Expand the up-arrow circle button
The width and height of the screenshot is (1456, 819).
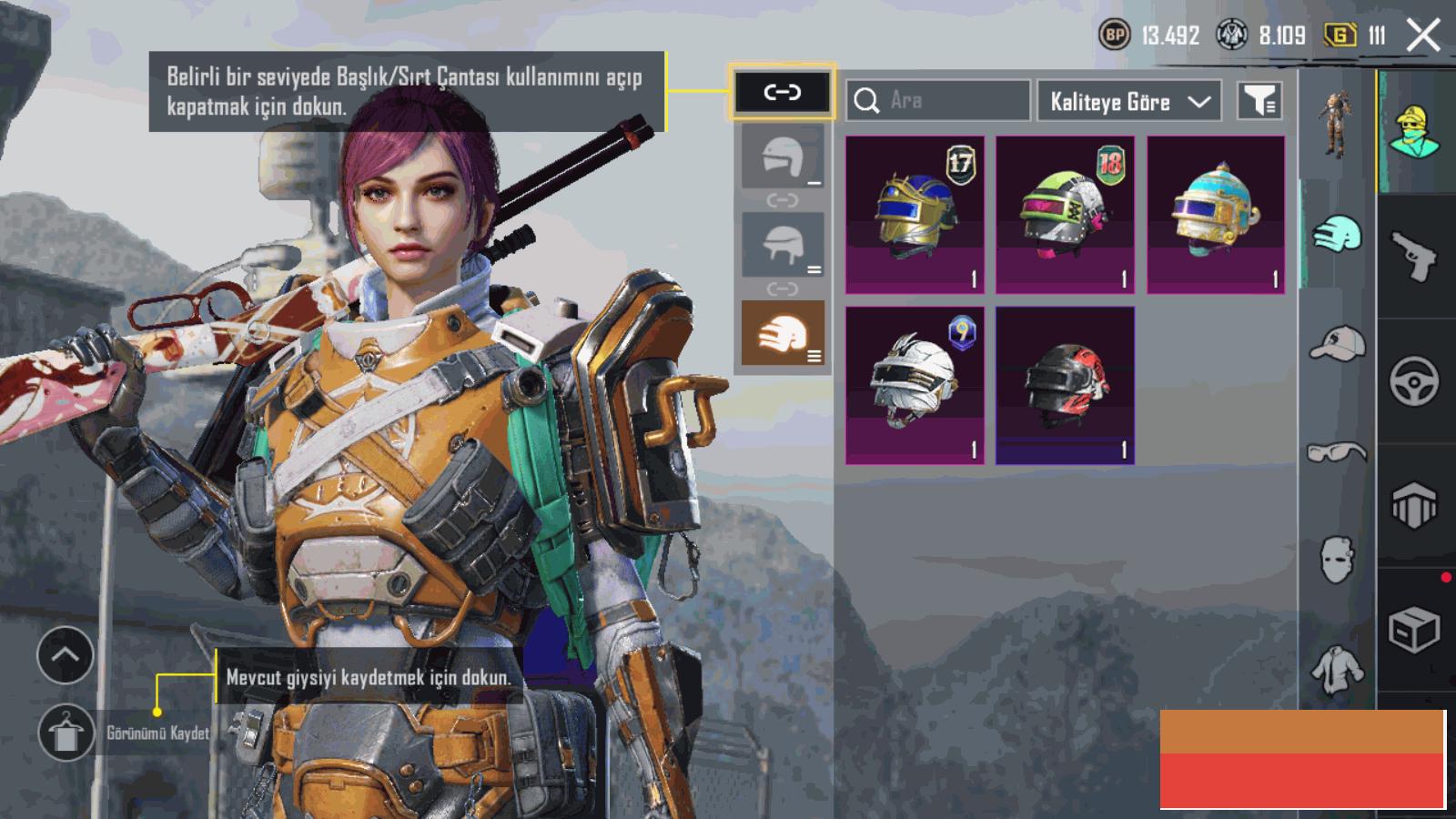tap(66, 655)
